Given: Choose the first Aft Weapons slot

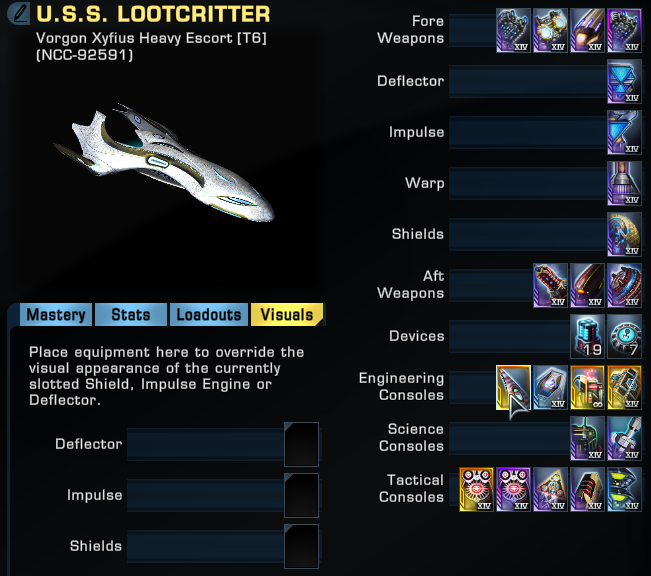Looking at the screenshot, I should click(x=550, y=285).
